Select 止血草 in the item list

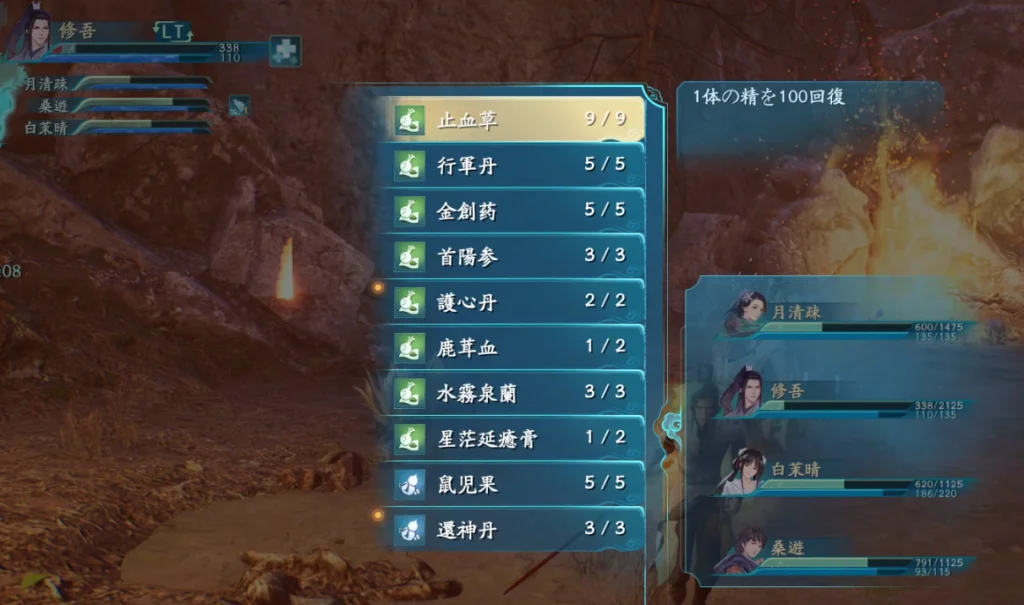pos(510,120)
